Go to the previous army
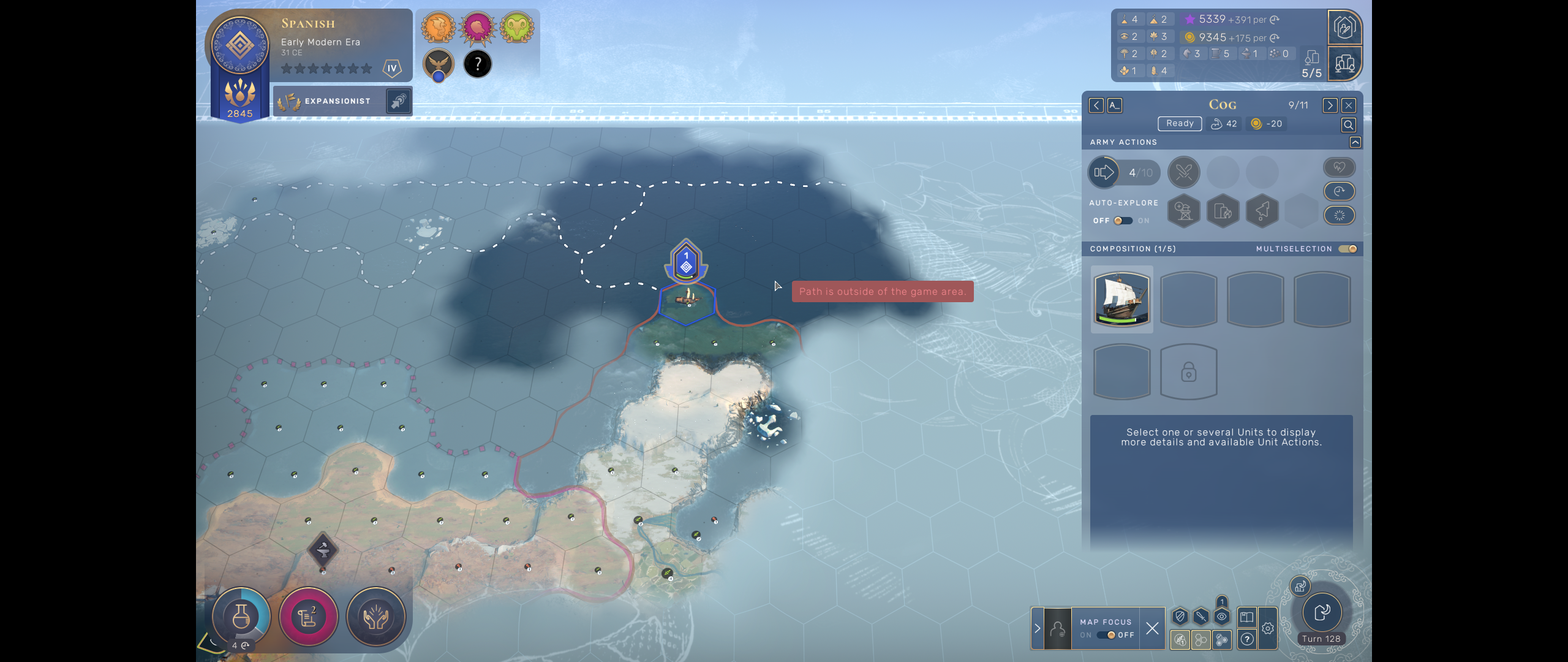The width and height of the screenshot is (1568, 662). pos(1096,105)
